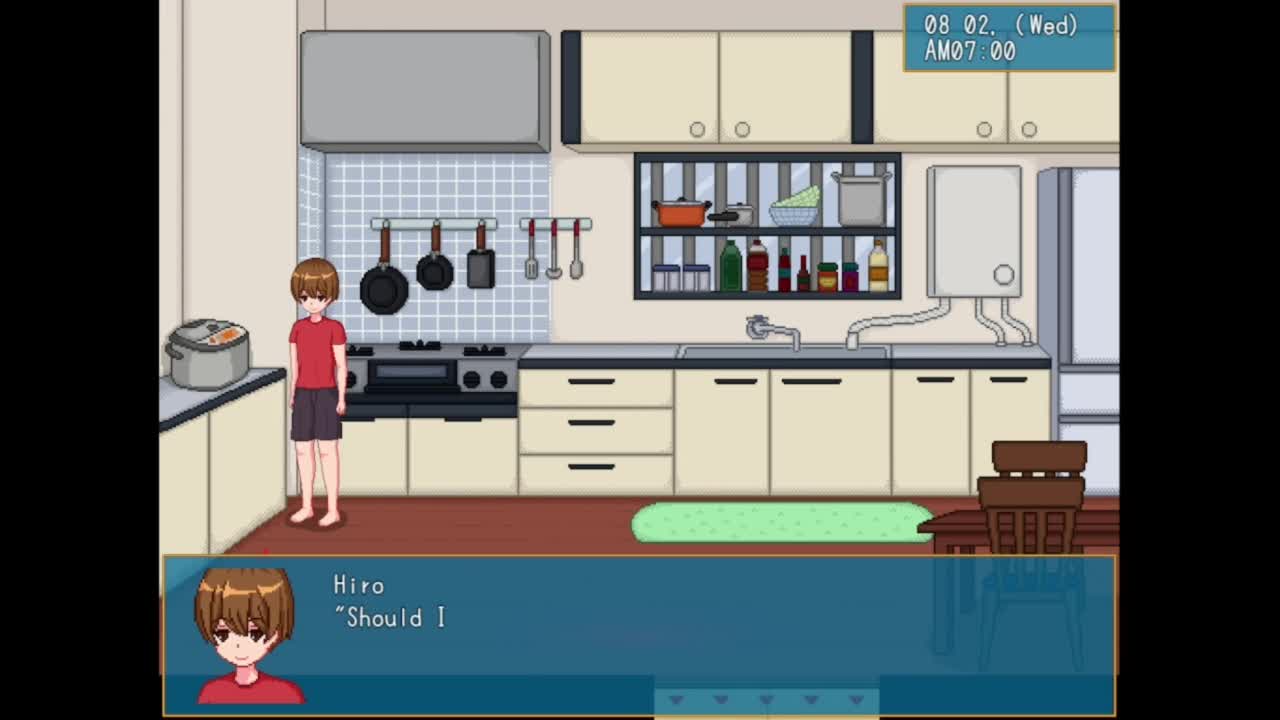The height and width of the screenshot is (720, 1280).
Task: Advance Hiro's dialogue text box
Action: tap(640, 634)
